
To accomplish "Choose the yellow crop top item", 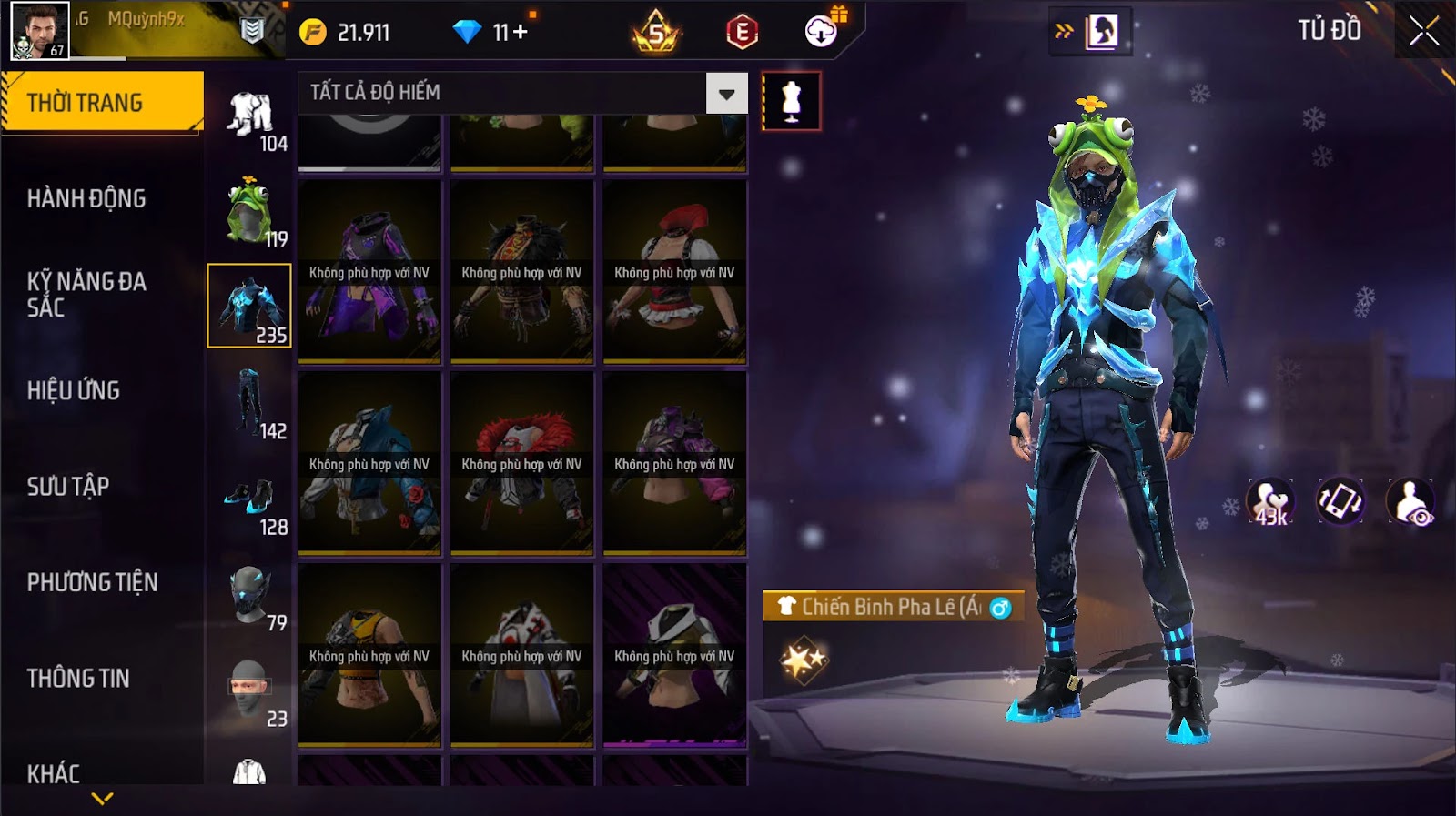I will [369, 656].
